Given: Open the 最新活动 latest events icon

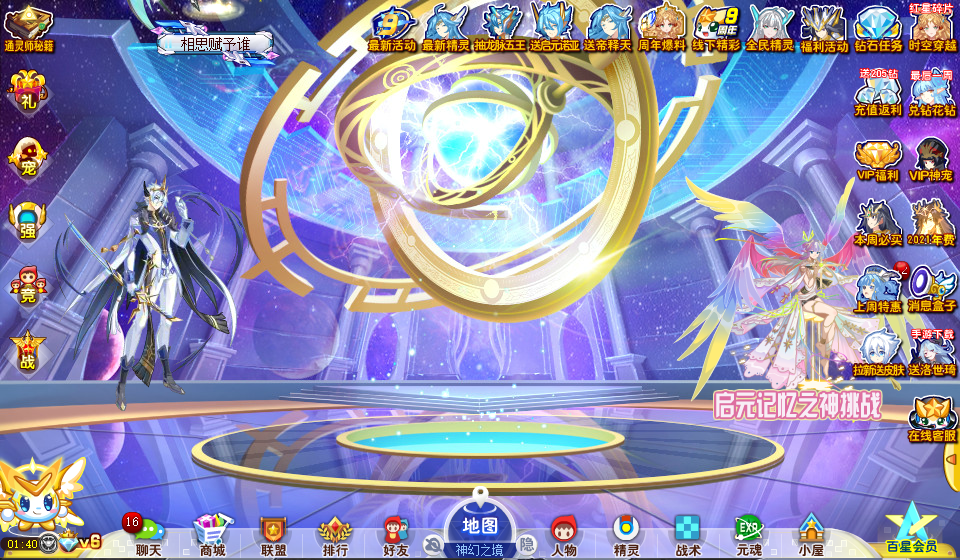Looking at the screenshot, I should (x=391, y=28).
